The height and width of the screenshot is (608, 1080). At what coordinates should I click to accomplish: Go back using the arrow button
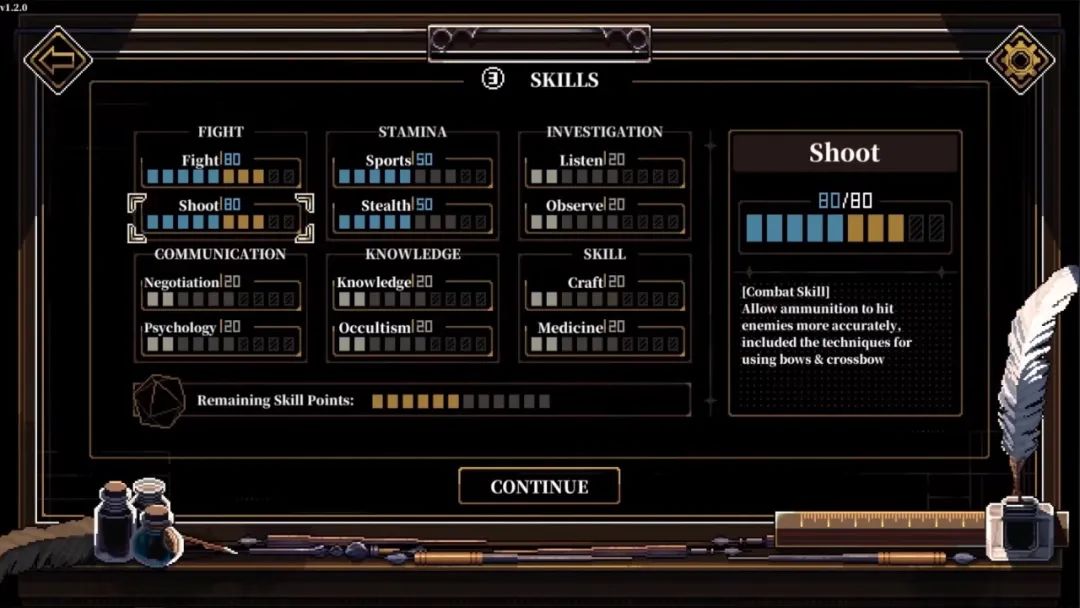[58, 59]
